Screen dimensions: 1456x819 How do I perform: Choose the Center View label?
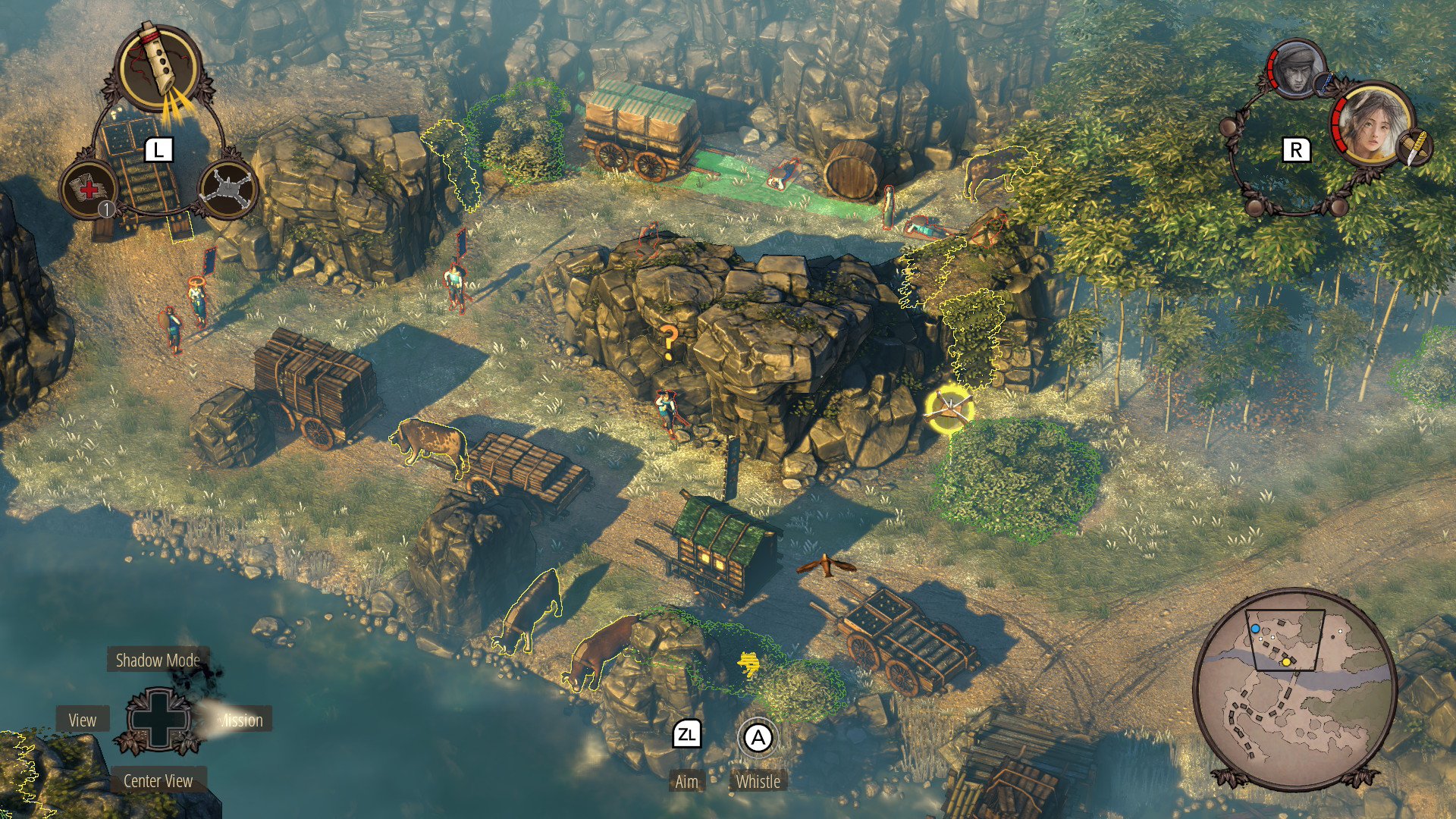point(158,781)
